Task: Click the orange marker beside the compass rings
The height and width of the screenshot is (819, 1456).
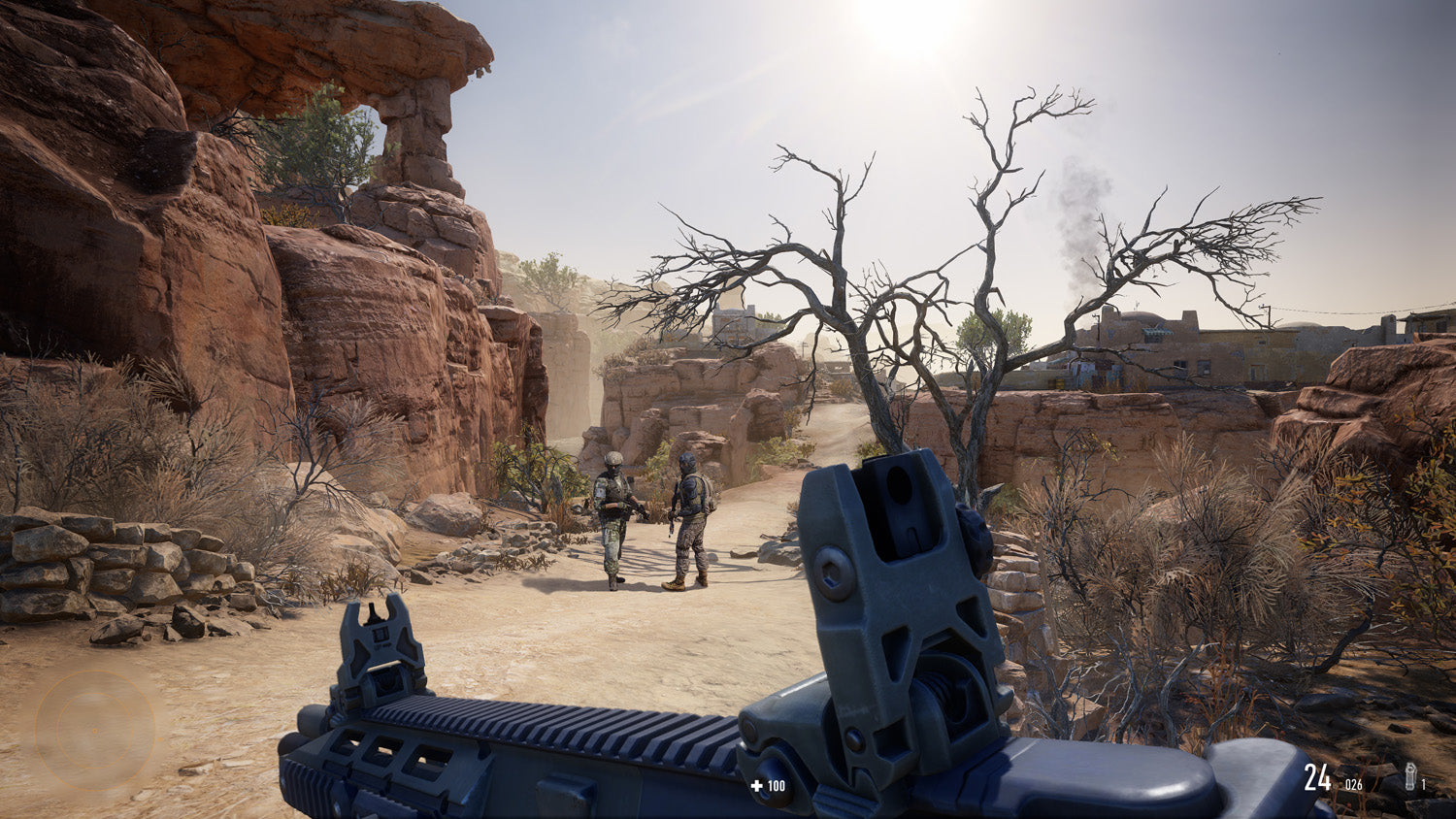Action: click(x=161, y=739)
